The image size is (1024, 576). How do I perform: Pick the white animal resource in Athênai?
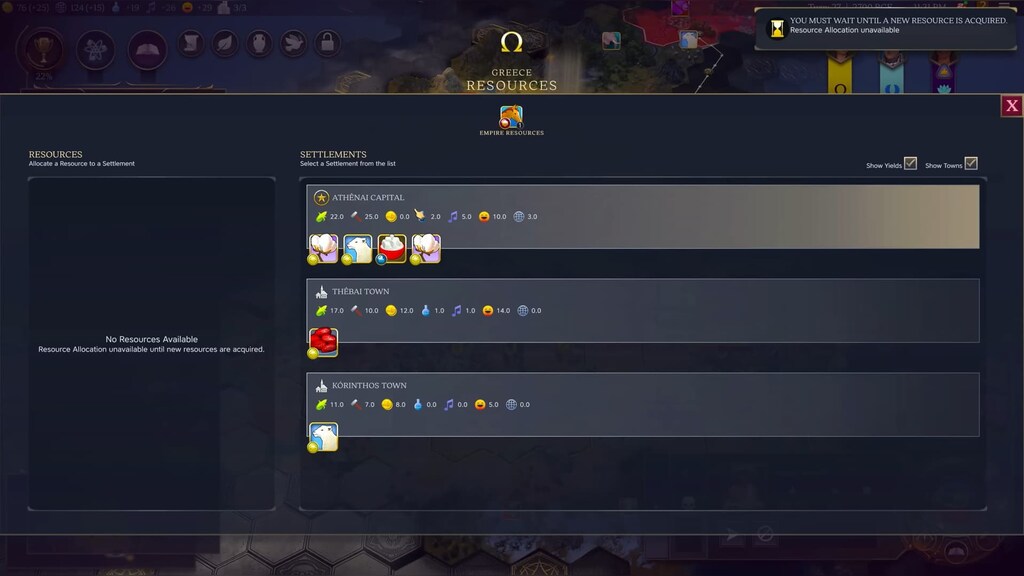(x=358, y=248)
